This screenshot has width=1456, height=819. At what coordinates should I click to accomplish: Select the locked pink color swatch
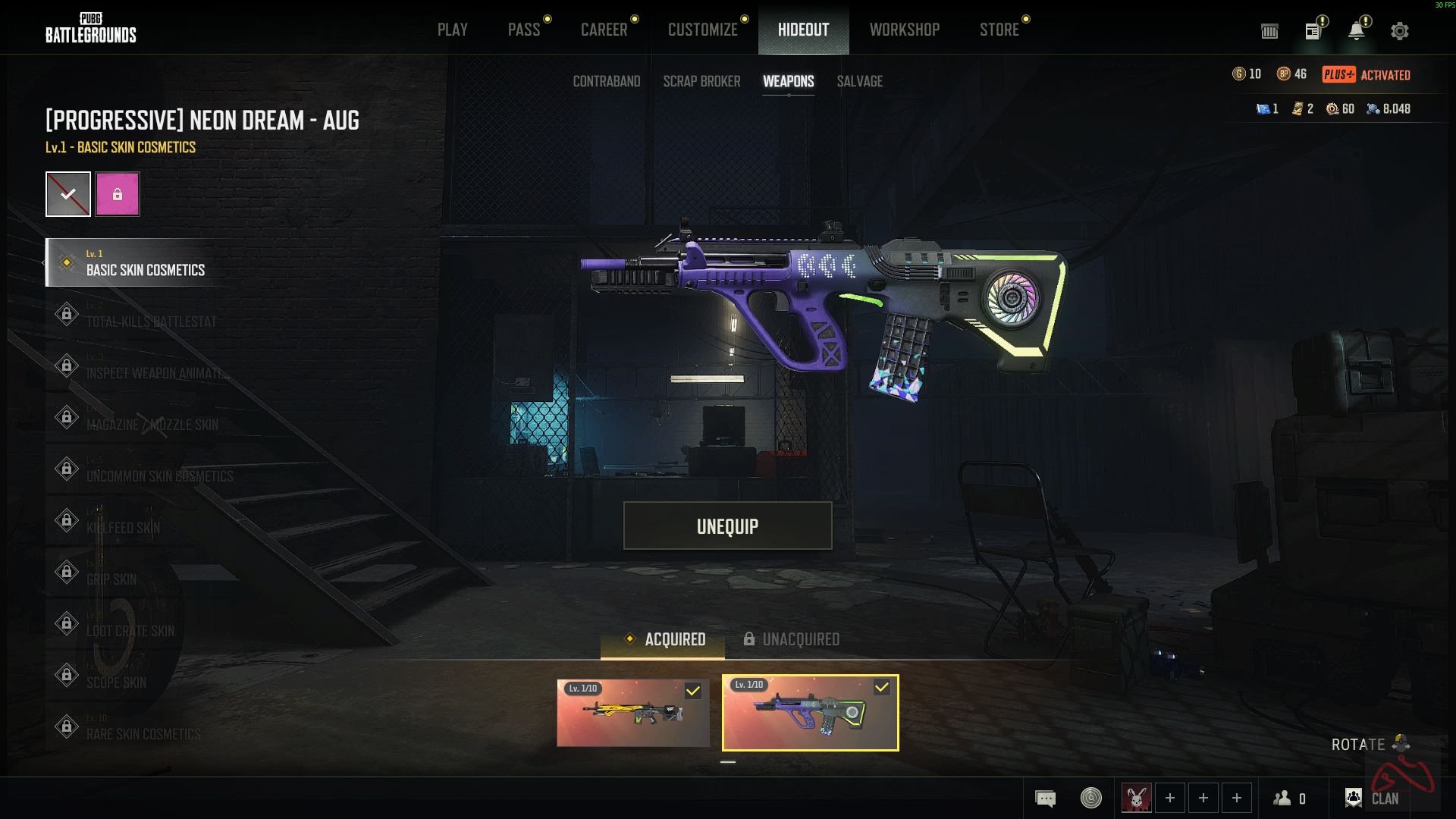click(x=118, y=194)
